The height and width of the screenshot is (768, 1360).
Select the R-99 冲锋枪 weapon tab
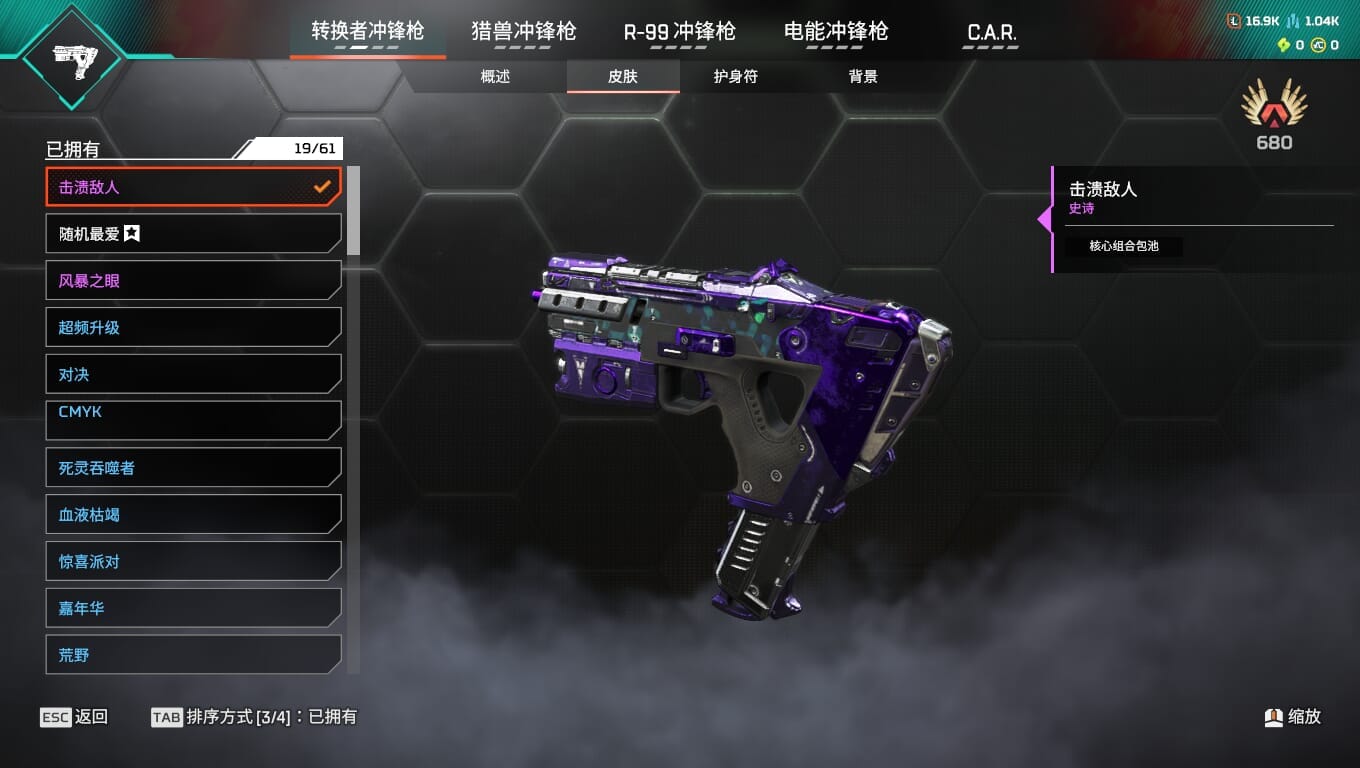click(x=679, y=32)
